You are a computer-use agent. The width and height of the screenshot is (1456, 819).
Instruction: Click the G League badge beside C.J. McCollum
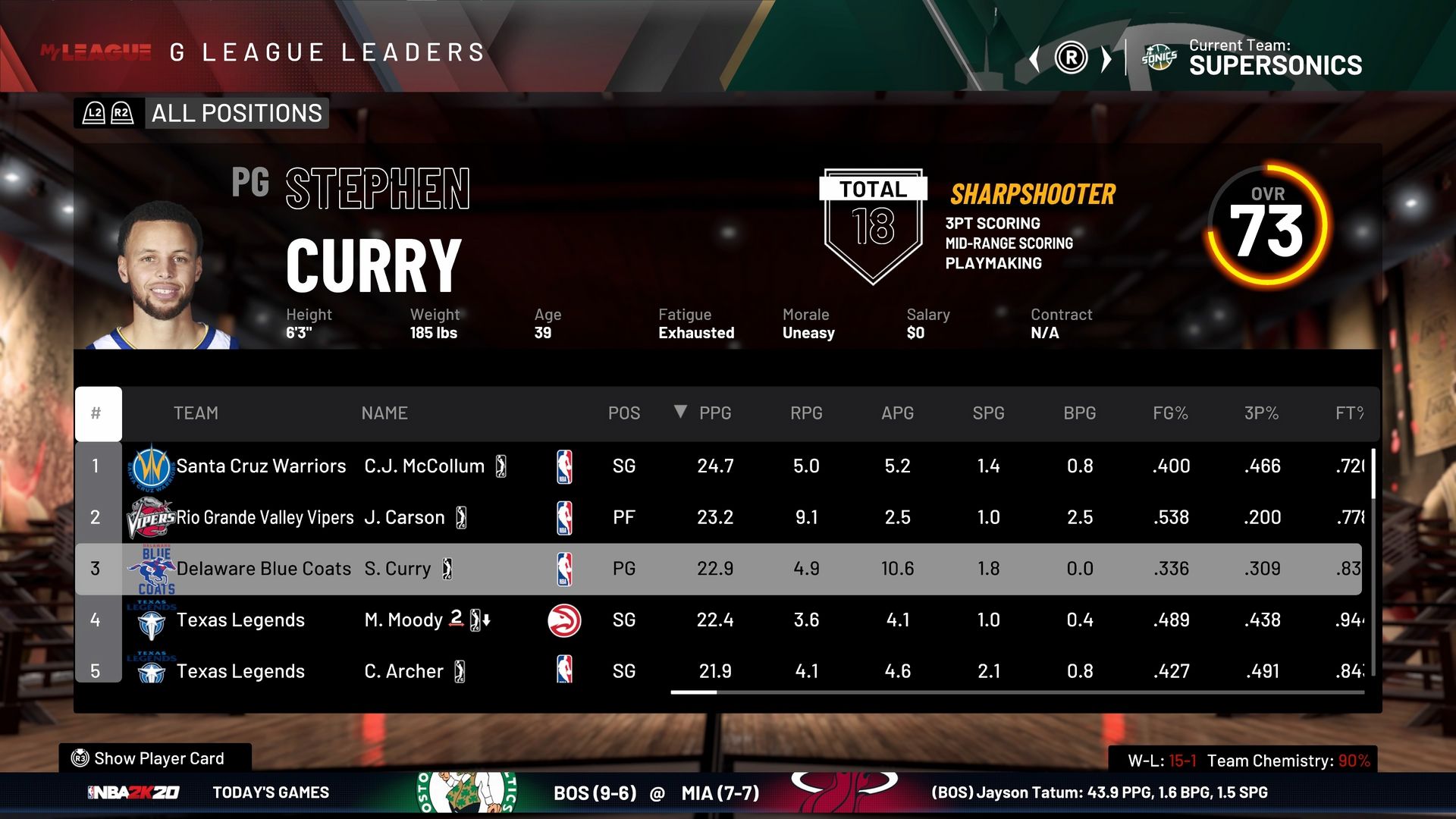coord(501,465)
